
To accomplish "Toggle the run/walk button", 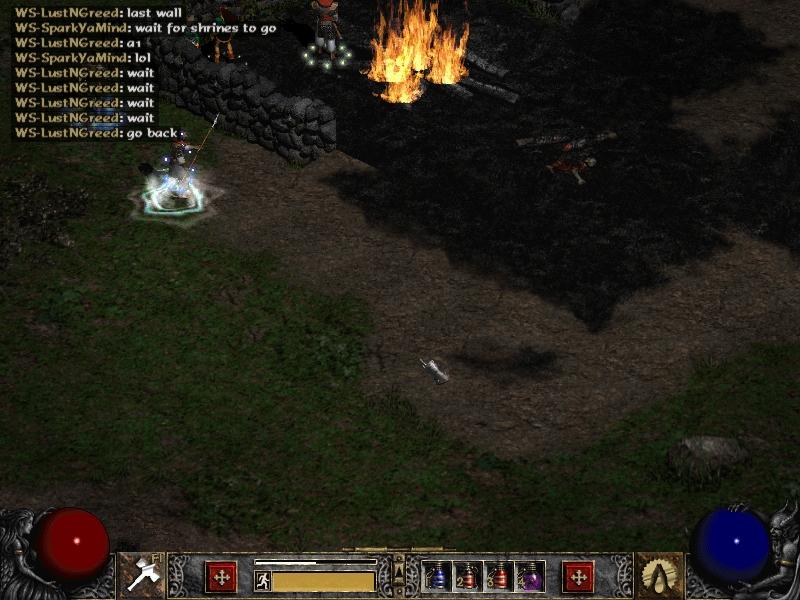I will 262,581.
